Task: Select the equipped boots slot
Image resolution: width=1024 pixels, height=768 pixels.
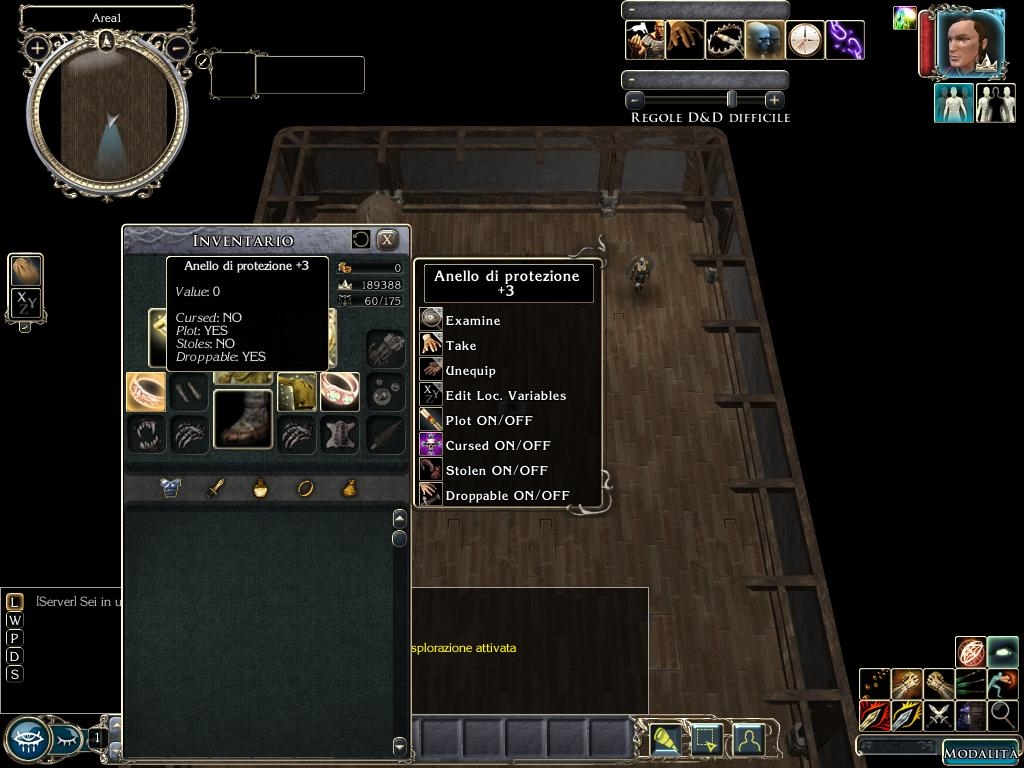Action: click(x=243, y=419)
